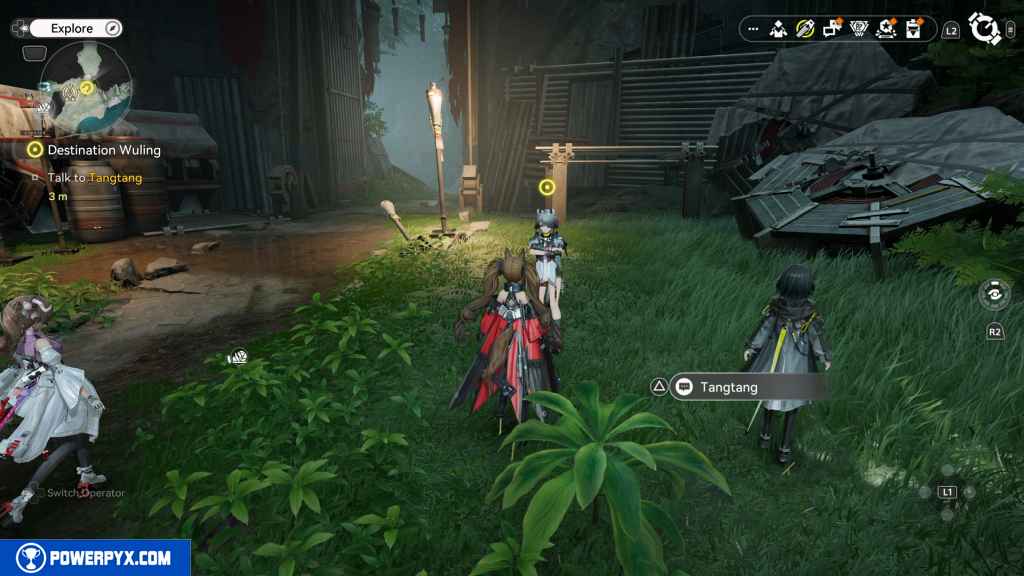
Task: Open the circular minimap
Action: tap(87, 93)
